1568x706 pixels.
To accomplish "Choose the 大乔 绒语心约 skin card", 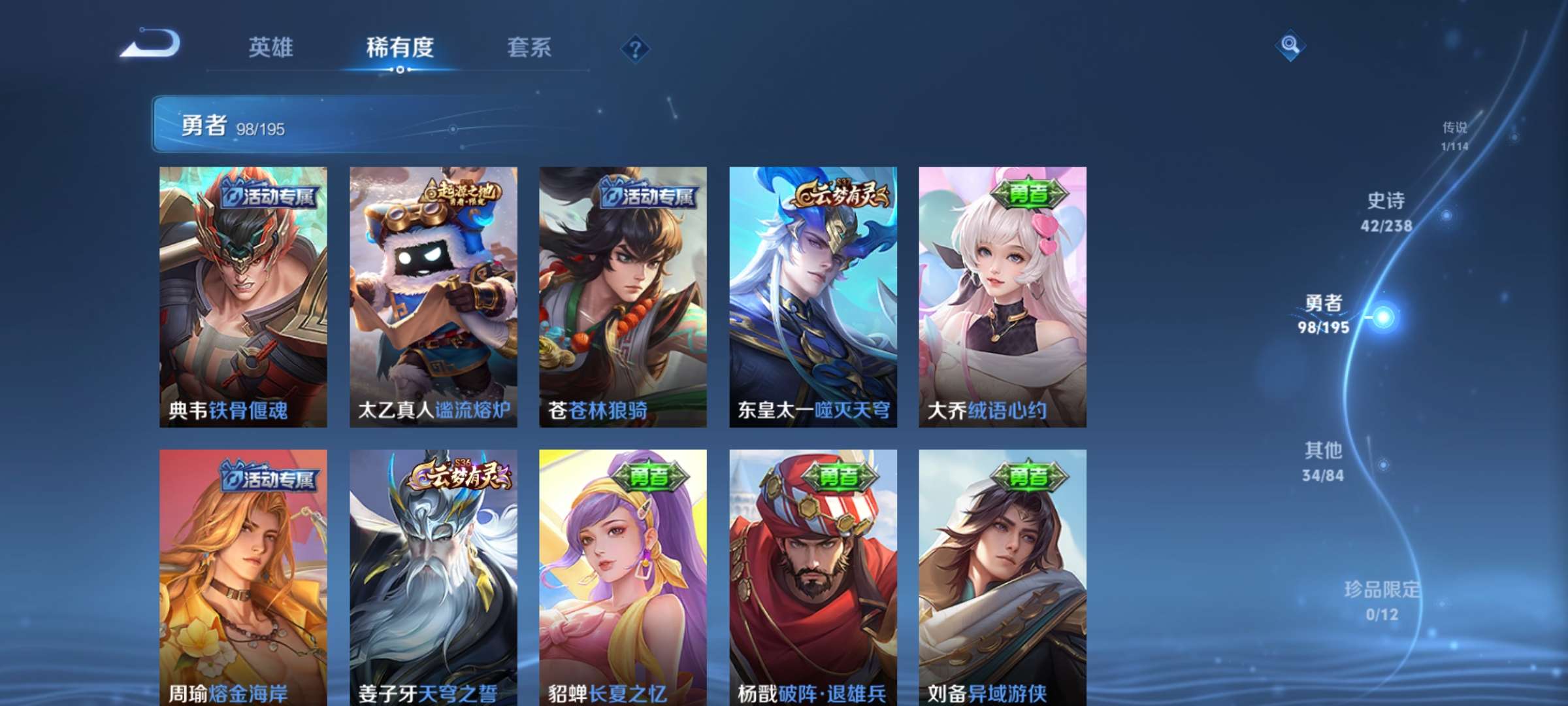I will 1002,297.
